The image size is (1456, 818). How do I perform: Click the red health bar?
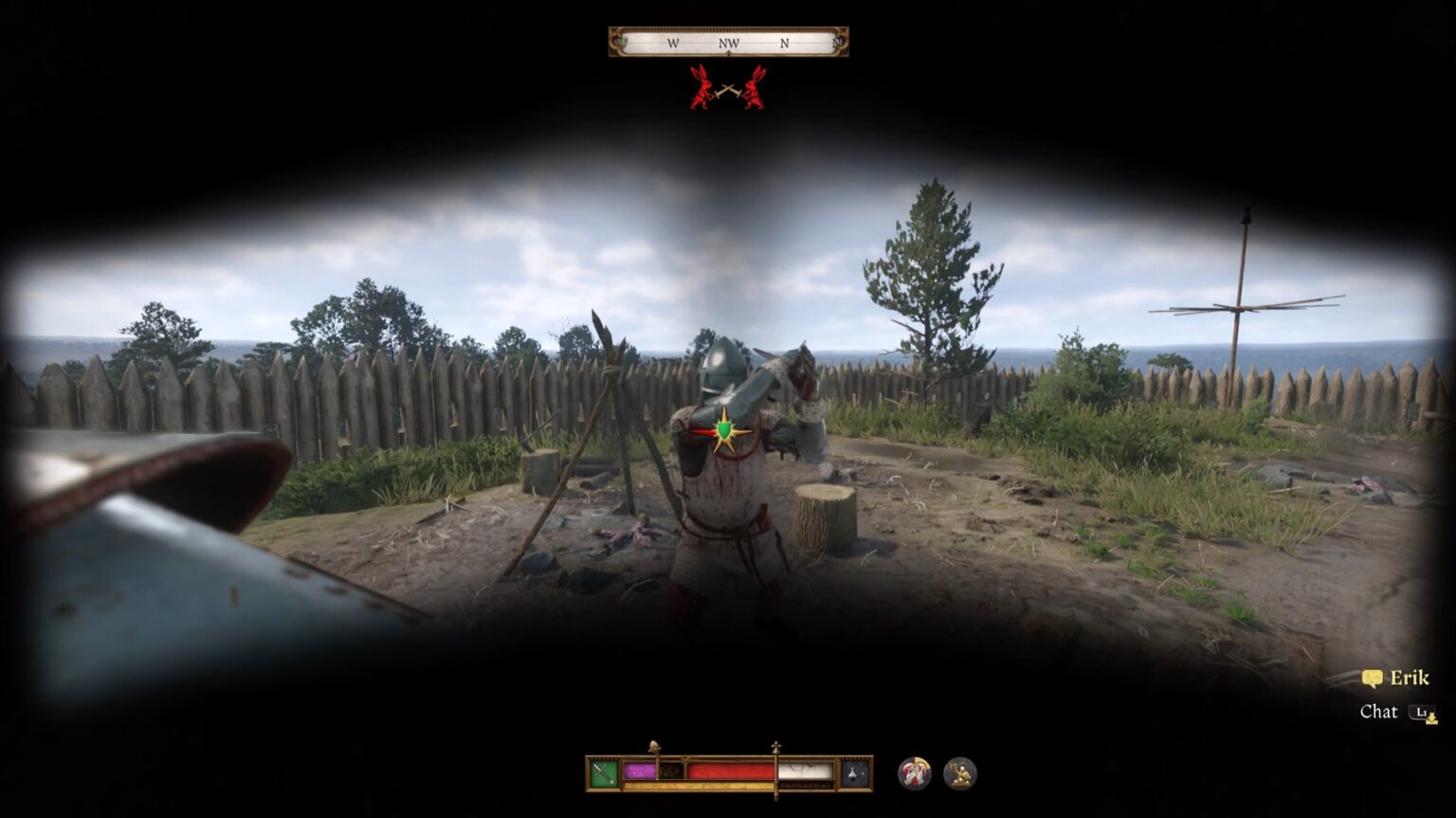730,770
